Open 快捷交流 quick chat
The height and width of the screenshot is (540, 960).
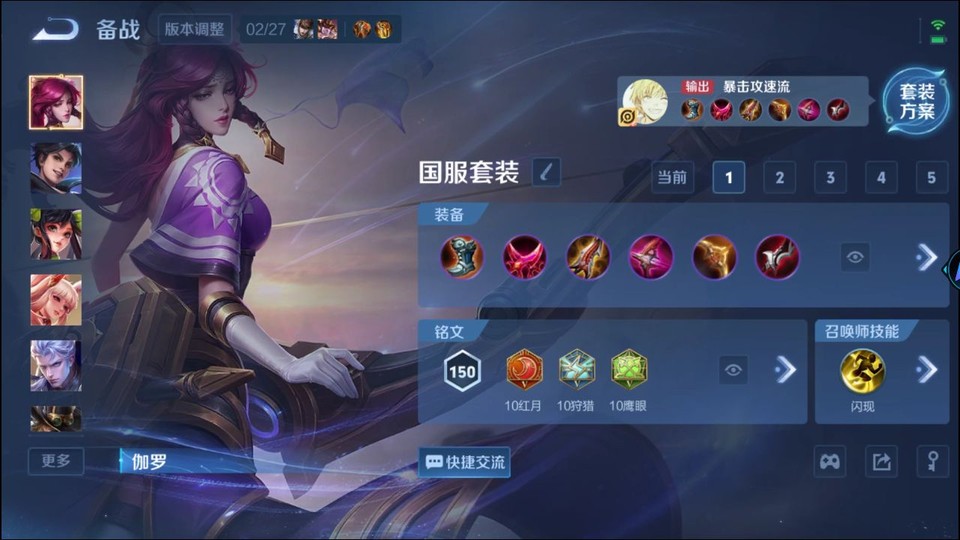pyautogui.click(x=465, y=462)
